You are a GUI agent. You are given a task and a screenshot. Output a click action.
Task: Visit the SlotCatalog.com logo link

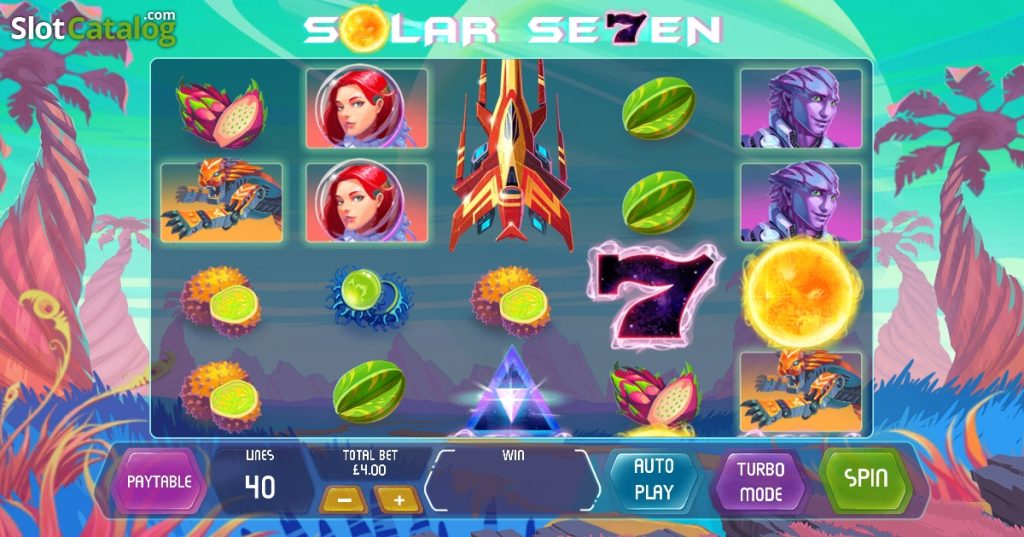(94, 28)
